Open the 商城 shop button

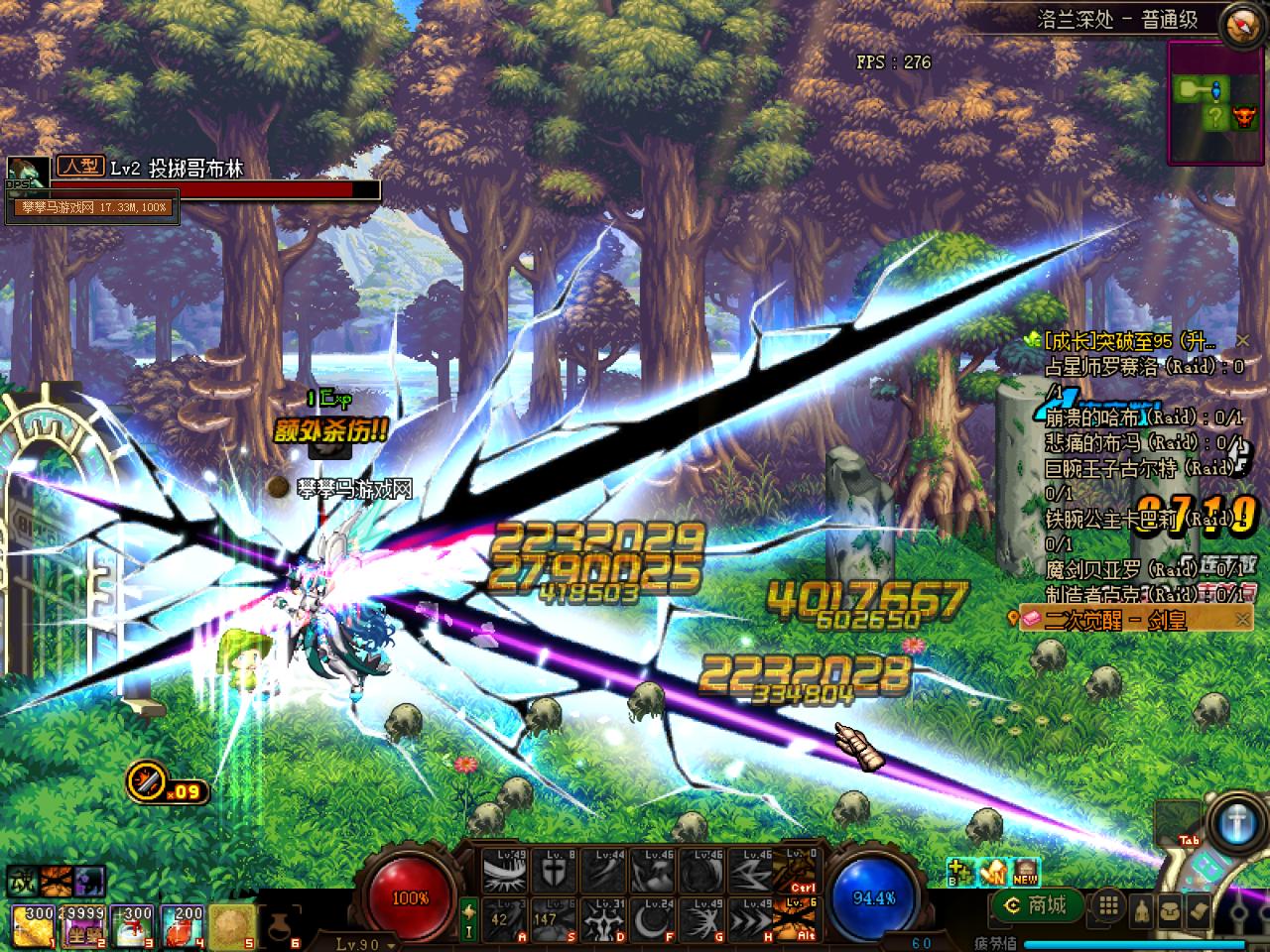(x=1037, y=904)
